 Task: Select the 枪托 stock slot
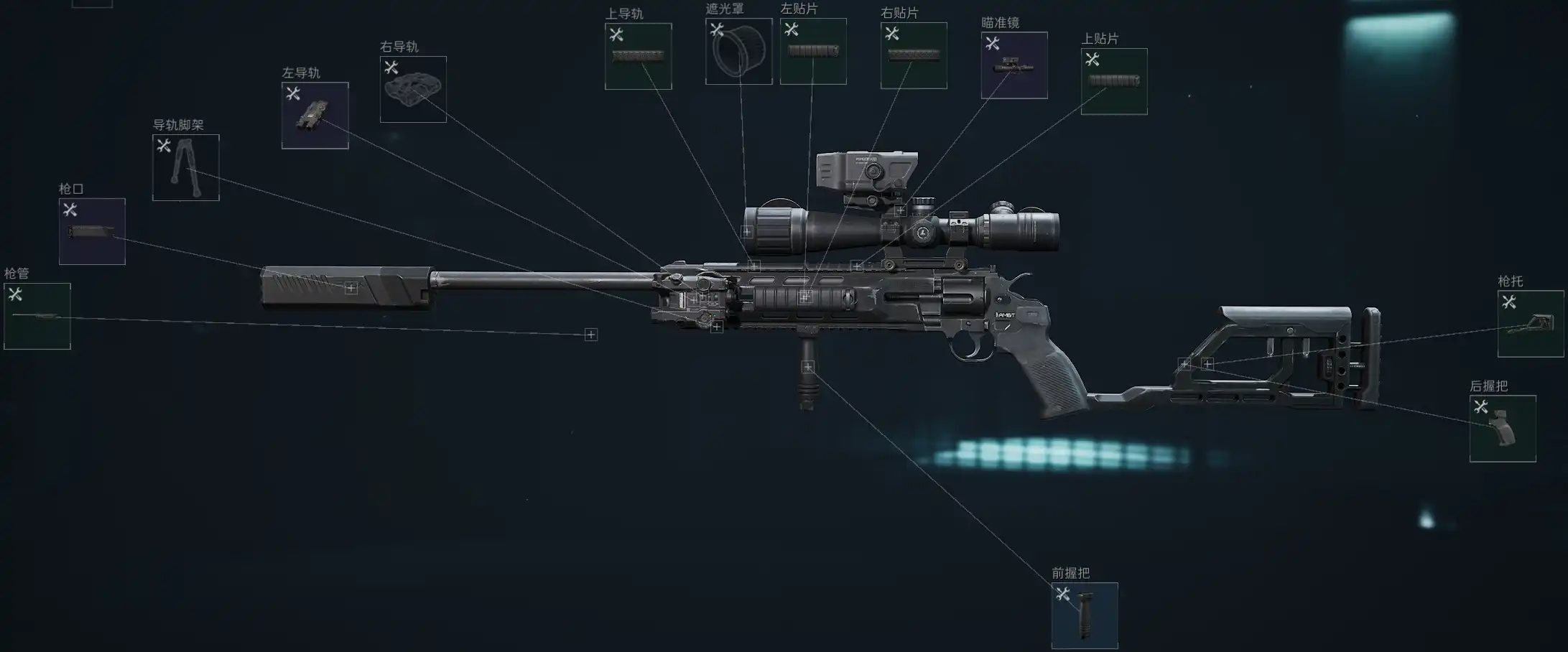(x=1530, y=324)
